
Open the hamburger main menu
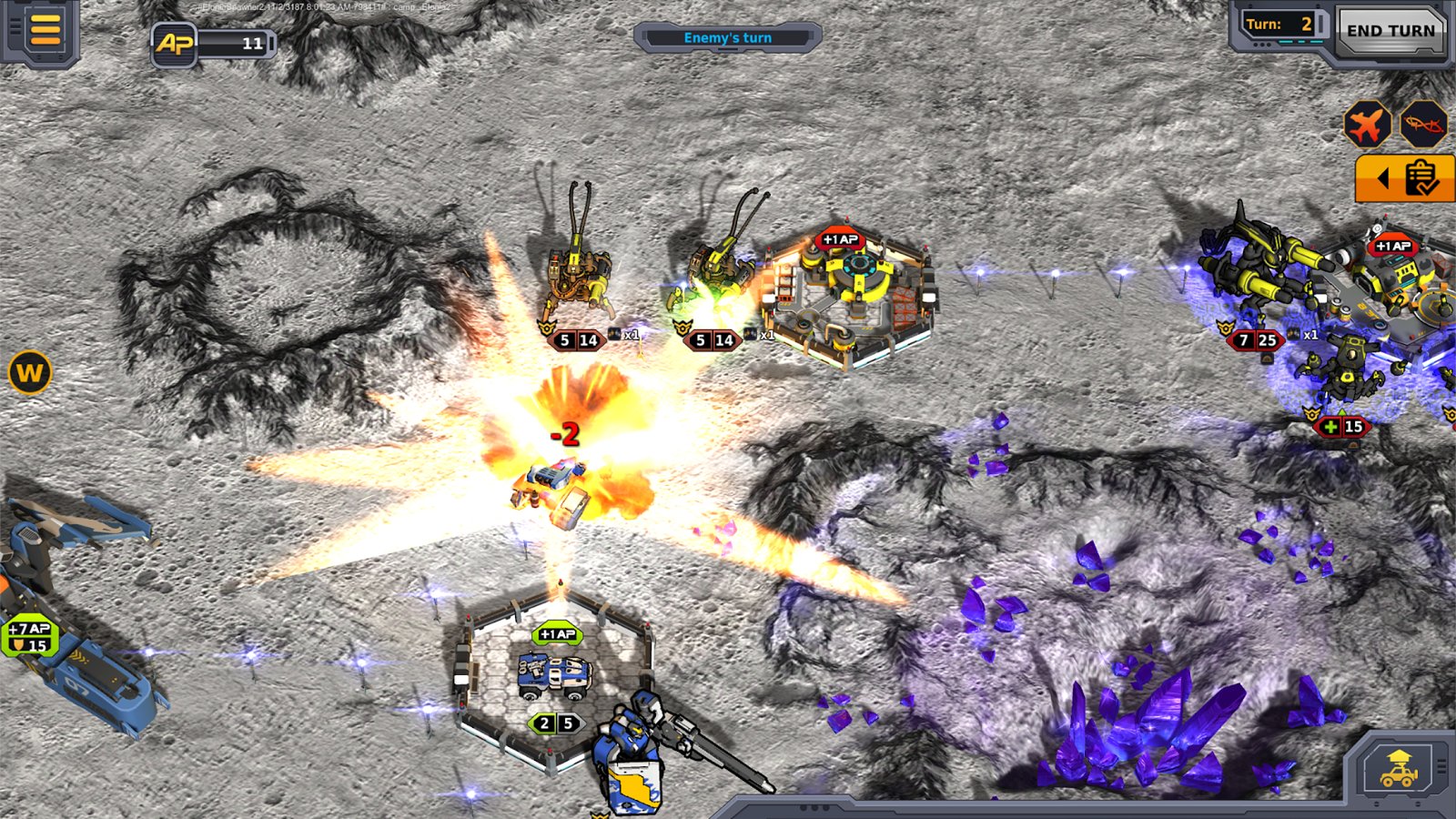click(44, 29)
